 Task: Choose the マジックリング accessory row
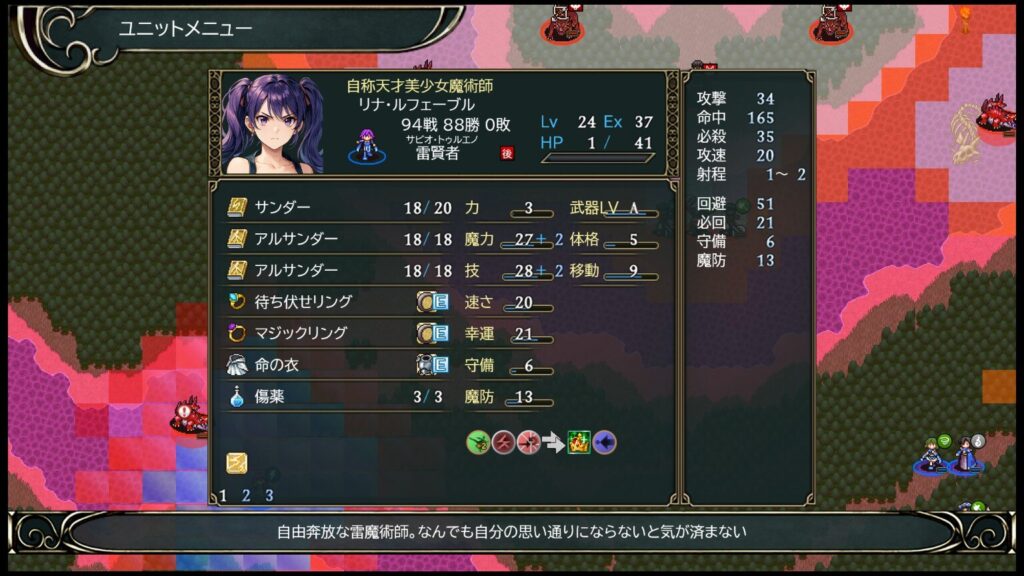300,333
